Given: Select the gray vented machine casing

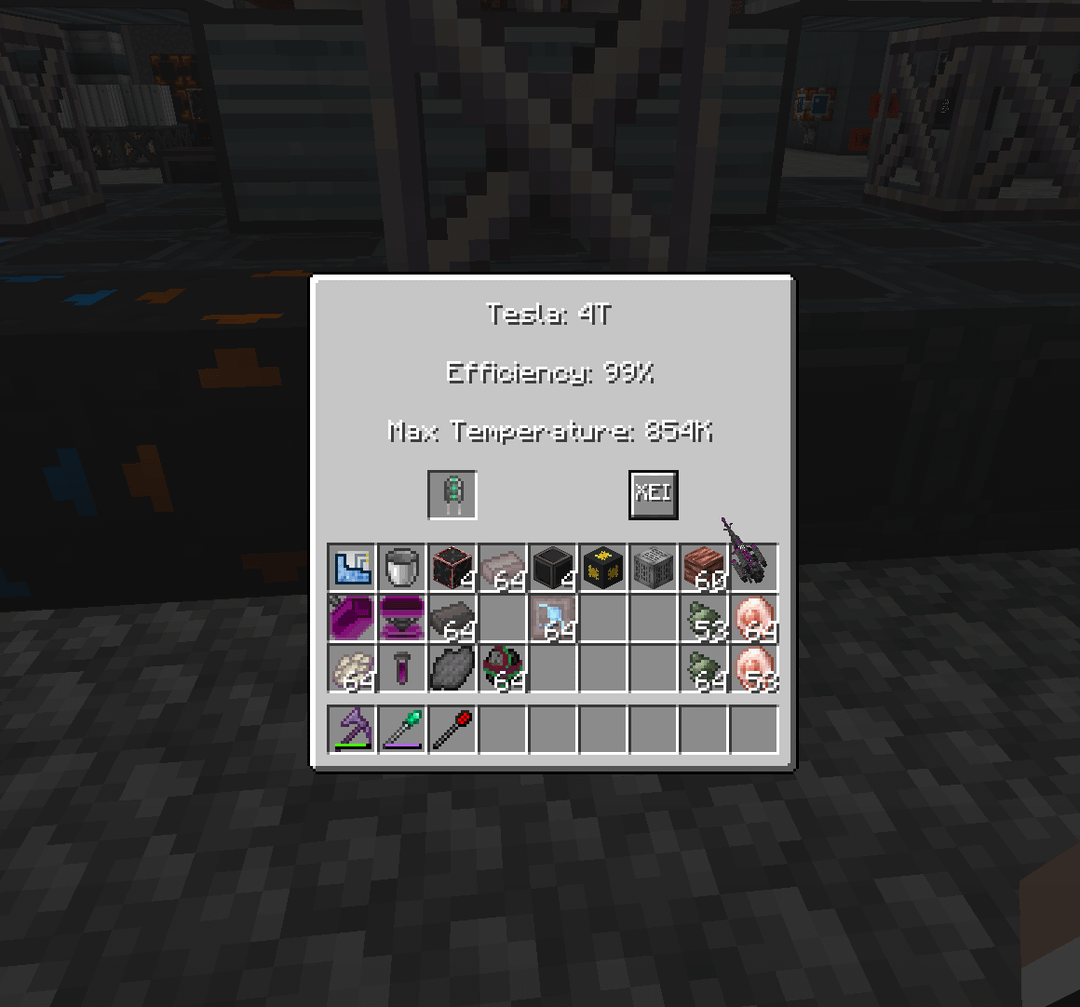Looking at the screenshot, I should 653,568.
